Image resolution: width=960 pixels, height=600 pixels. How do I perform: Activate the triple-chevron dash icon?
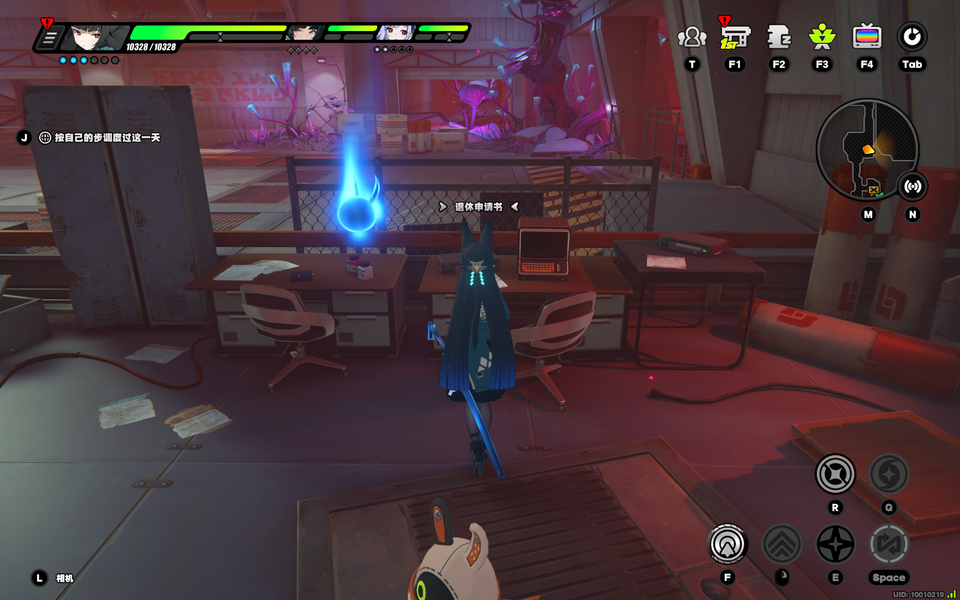click(x=782, y=544)
